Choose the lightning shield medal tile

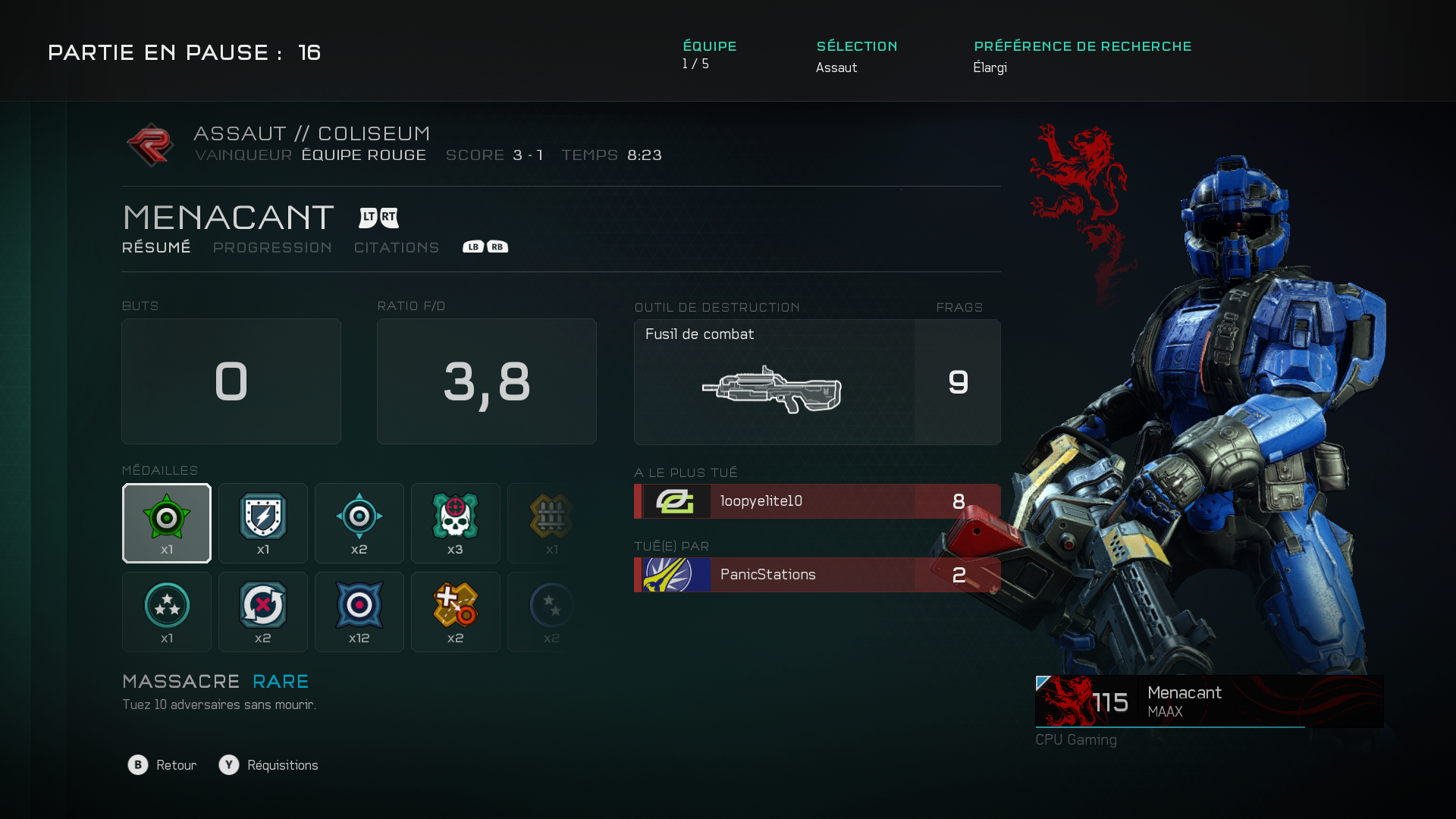tap(263, 523)
